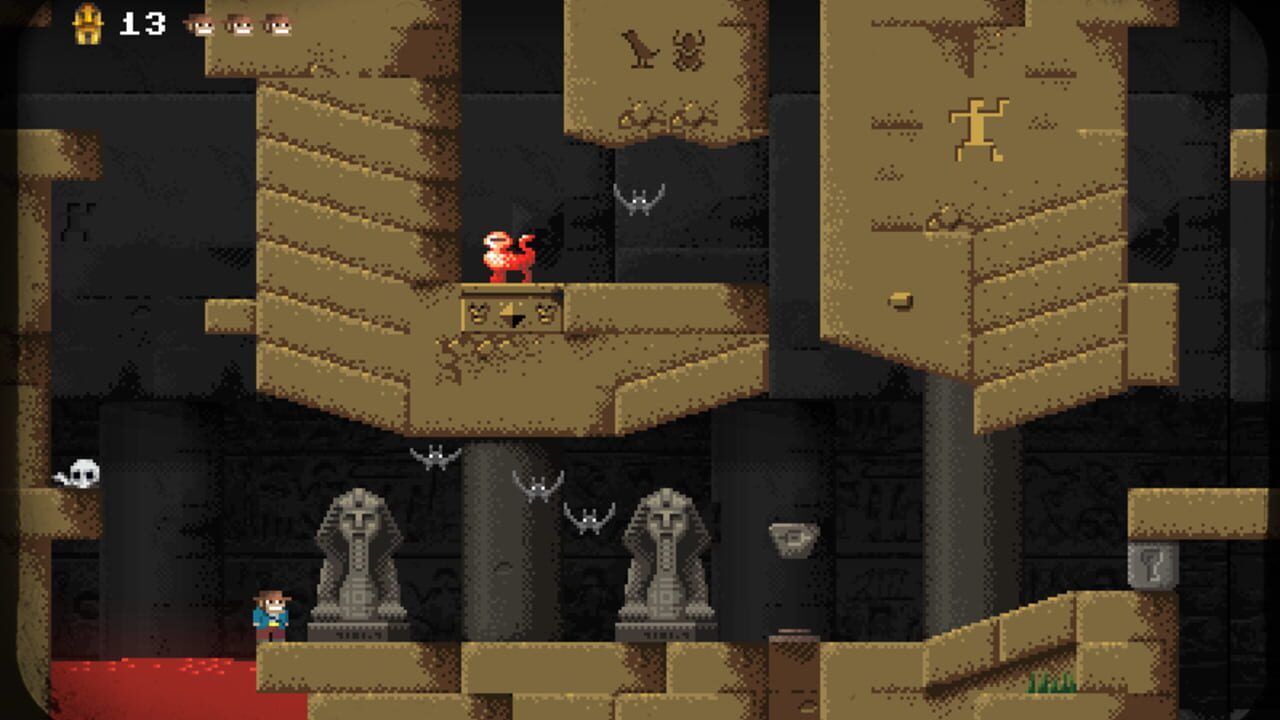
Task: Click the golden idol treasure icon
Action: pyautogui.click(x=88, y=24)
